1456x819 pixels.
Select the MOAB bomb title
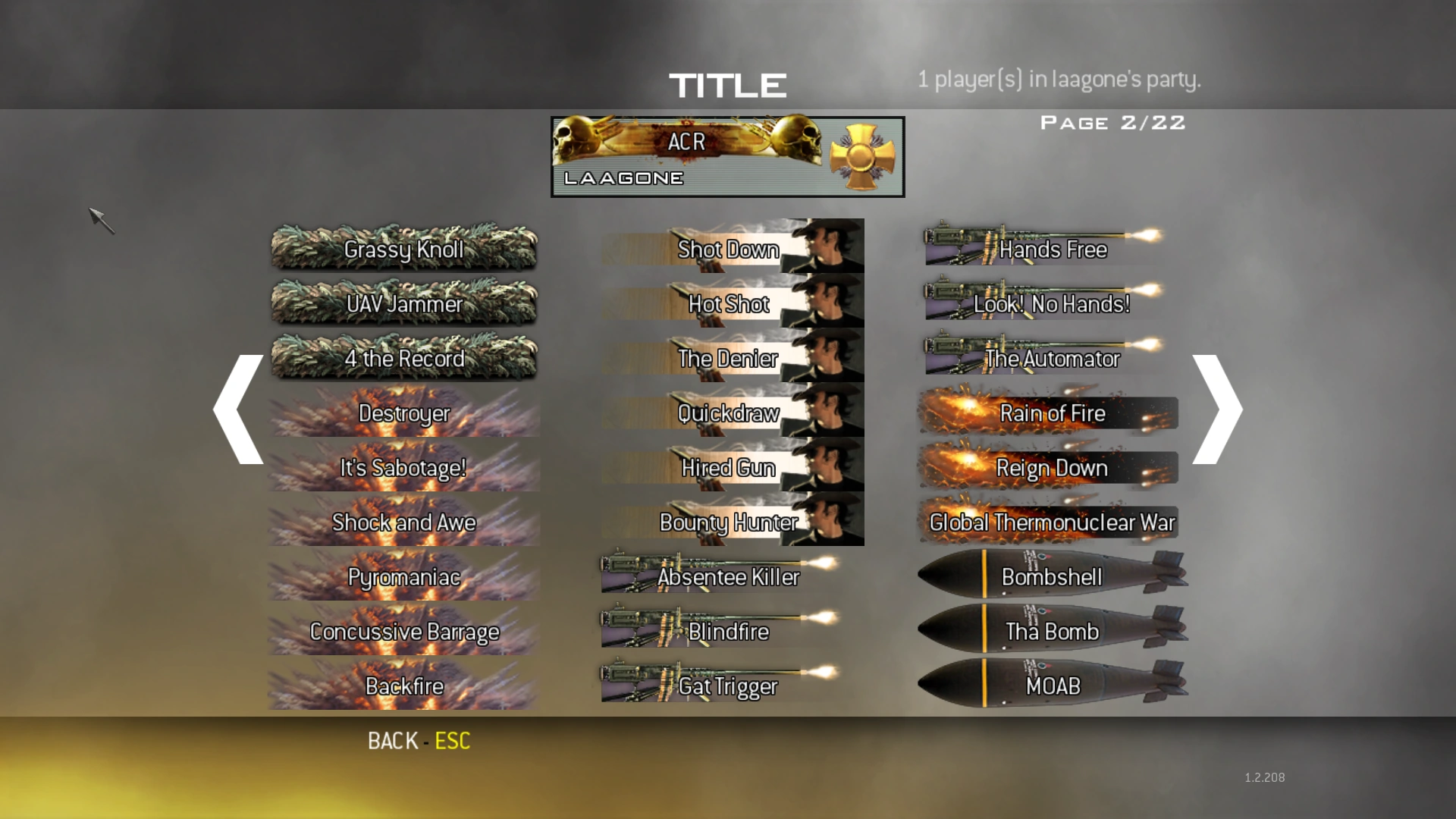(1050, 686)
